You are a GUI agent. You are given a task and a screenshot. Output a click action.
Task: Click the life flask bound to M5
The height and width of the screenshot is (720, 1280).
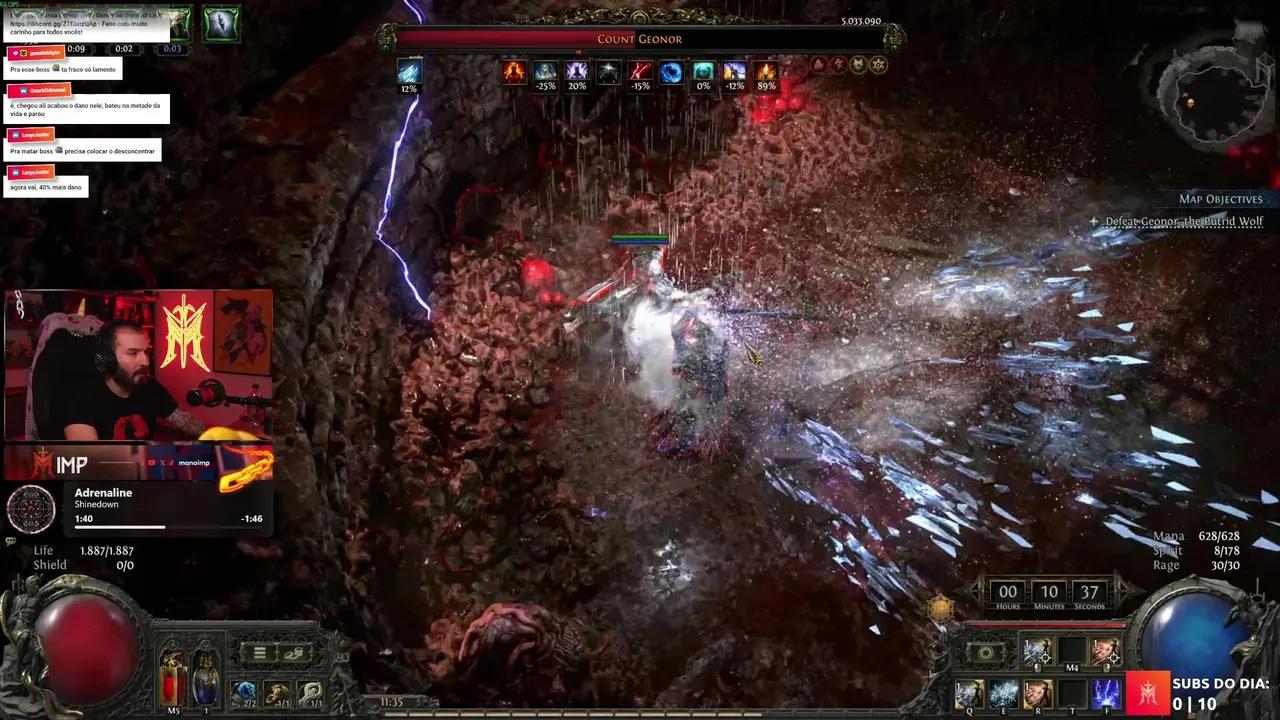click(171, 677)
